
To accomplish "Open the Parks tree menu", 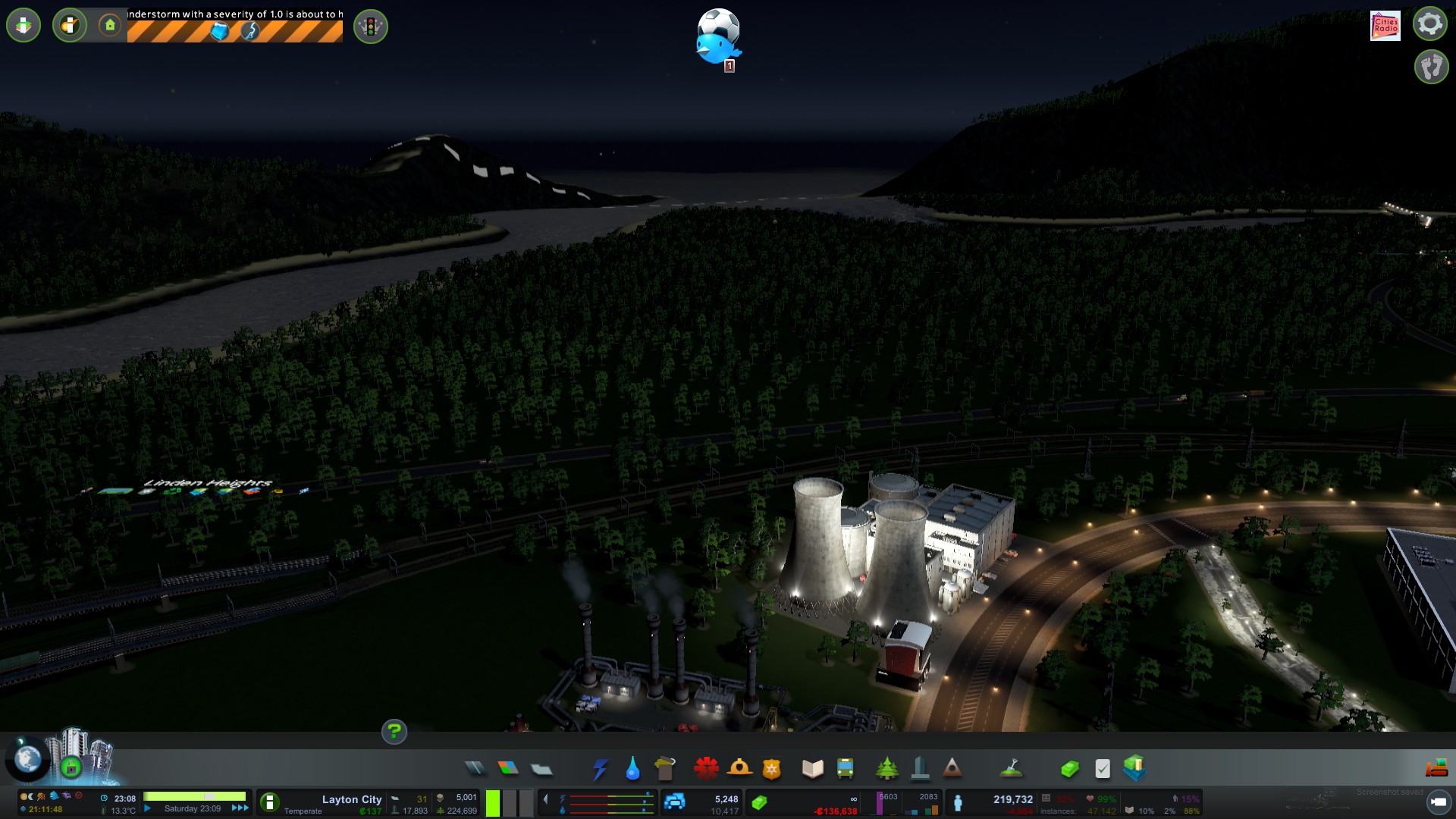I will [x=886, y=769].
